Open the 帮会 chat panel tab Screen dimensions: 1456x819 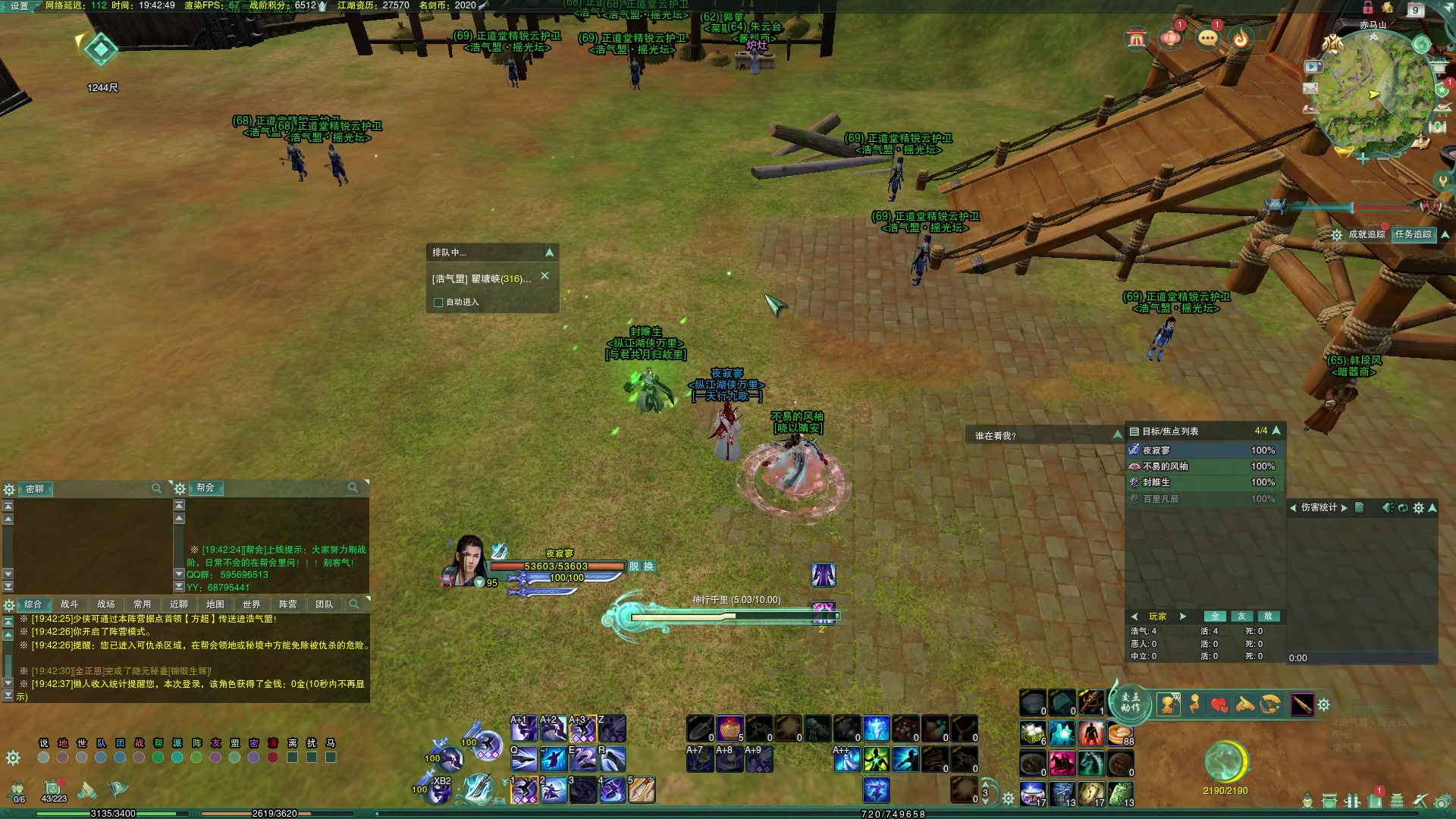[x=206, y=488]
